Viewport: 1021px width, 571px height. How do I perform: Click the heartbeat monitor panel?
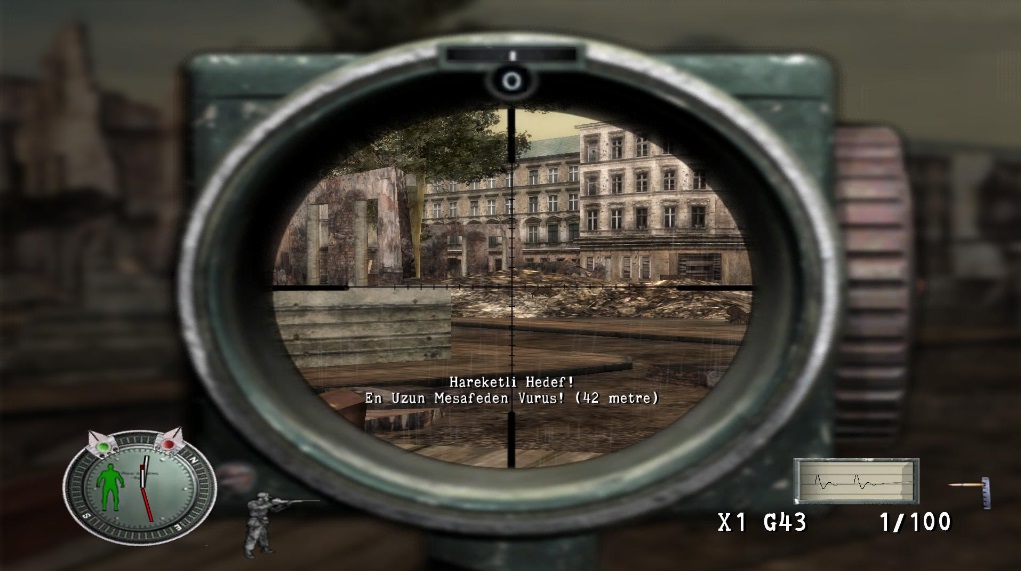pyautogui.click(x=856, y=481)
